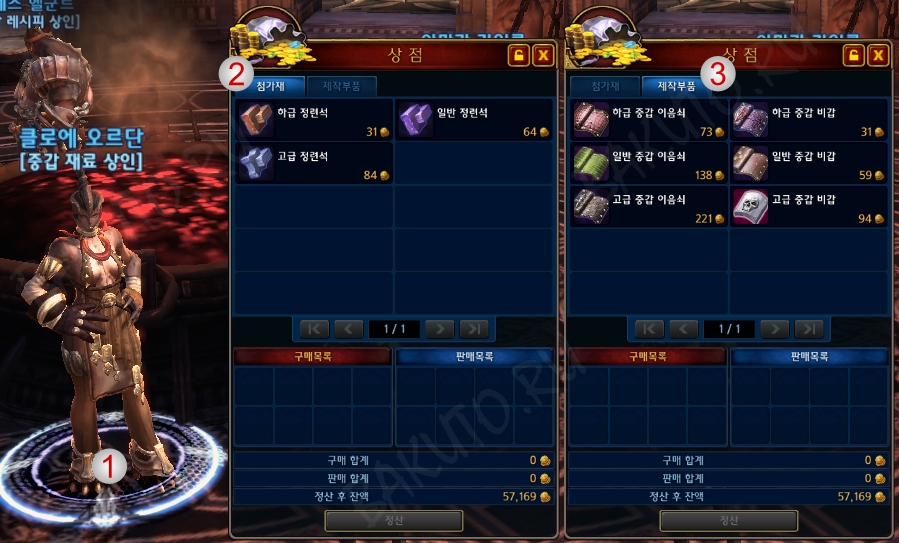Close the shop window listing 중갑 이음쇠 items

pyautogui.click(x=878, y=55)
